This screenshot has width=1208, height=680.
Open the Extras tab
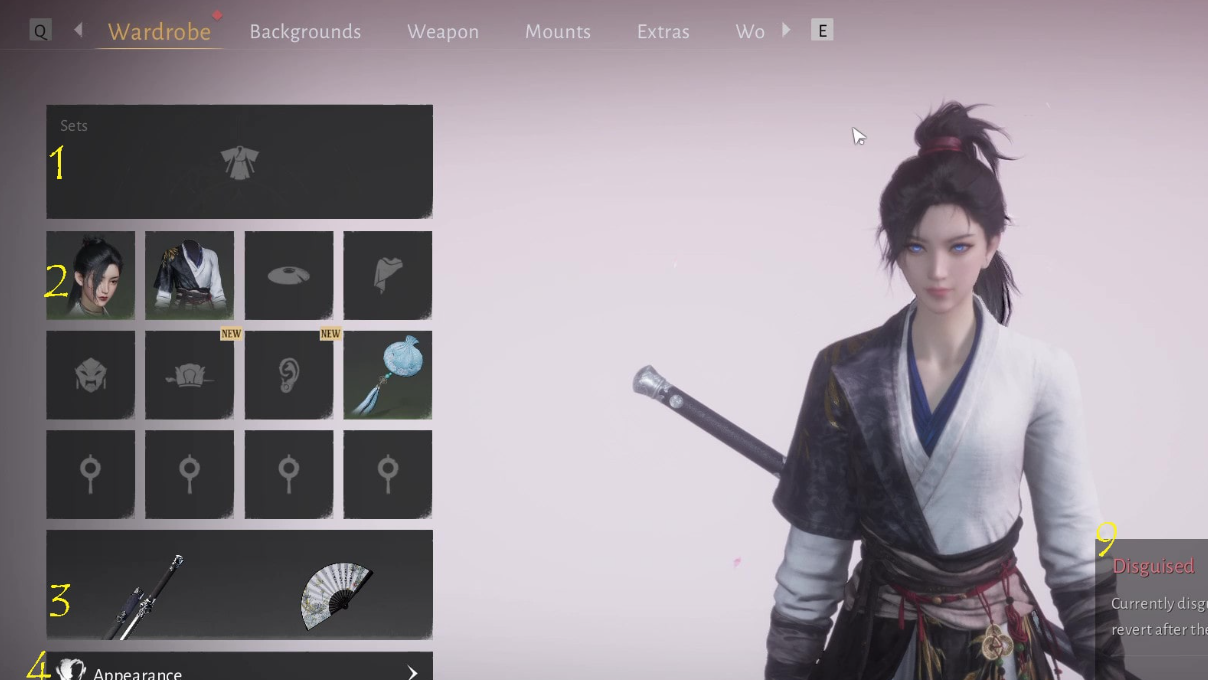(x=663, y=32)
